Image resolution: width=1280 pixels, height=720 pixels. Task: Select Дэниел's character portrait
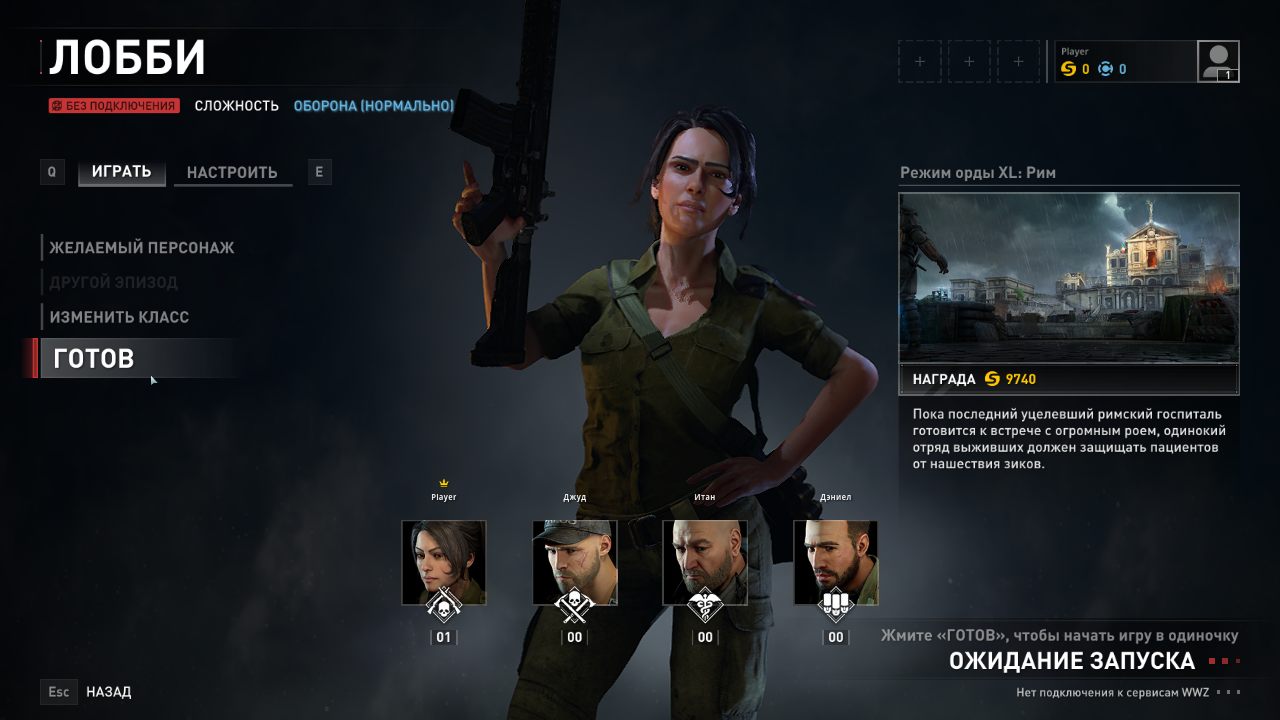point(835,562)
